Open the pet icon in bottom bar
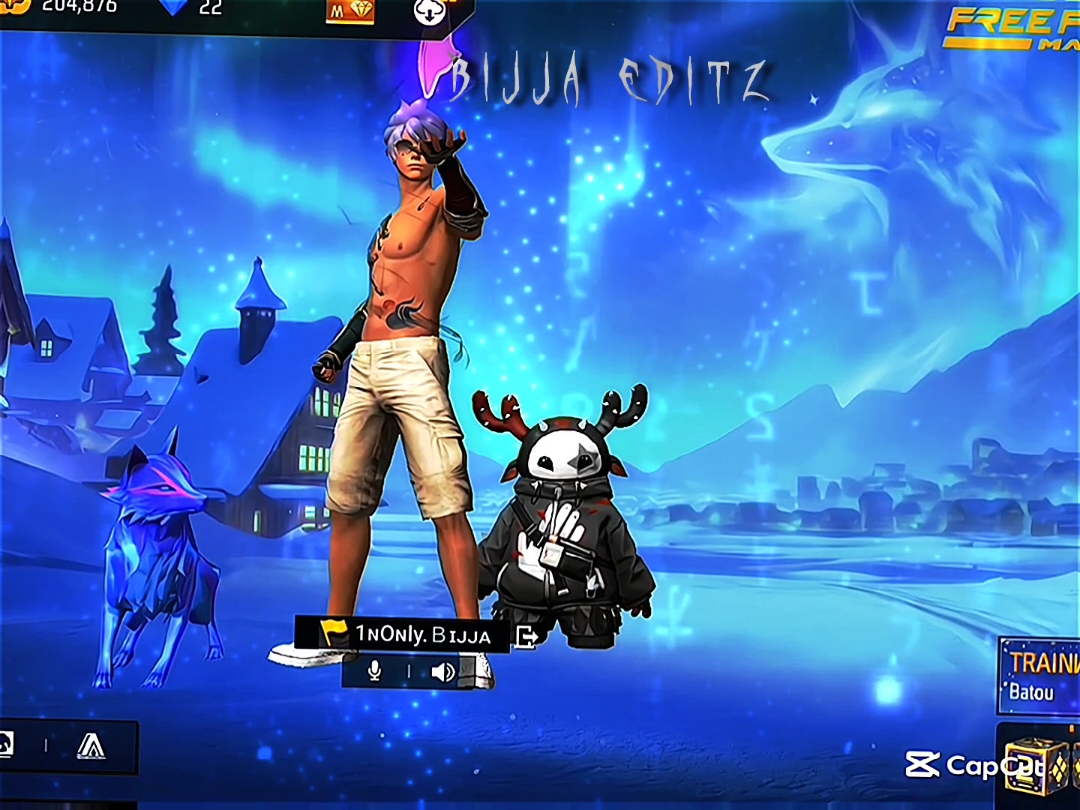 click(x=8, y=744)
